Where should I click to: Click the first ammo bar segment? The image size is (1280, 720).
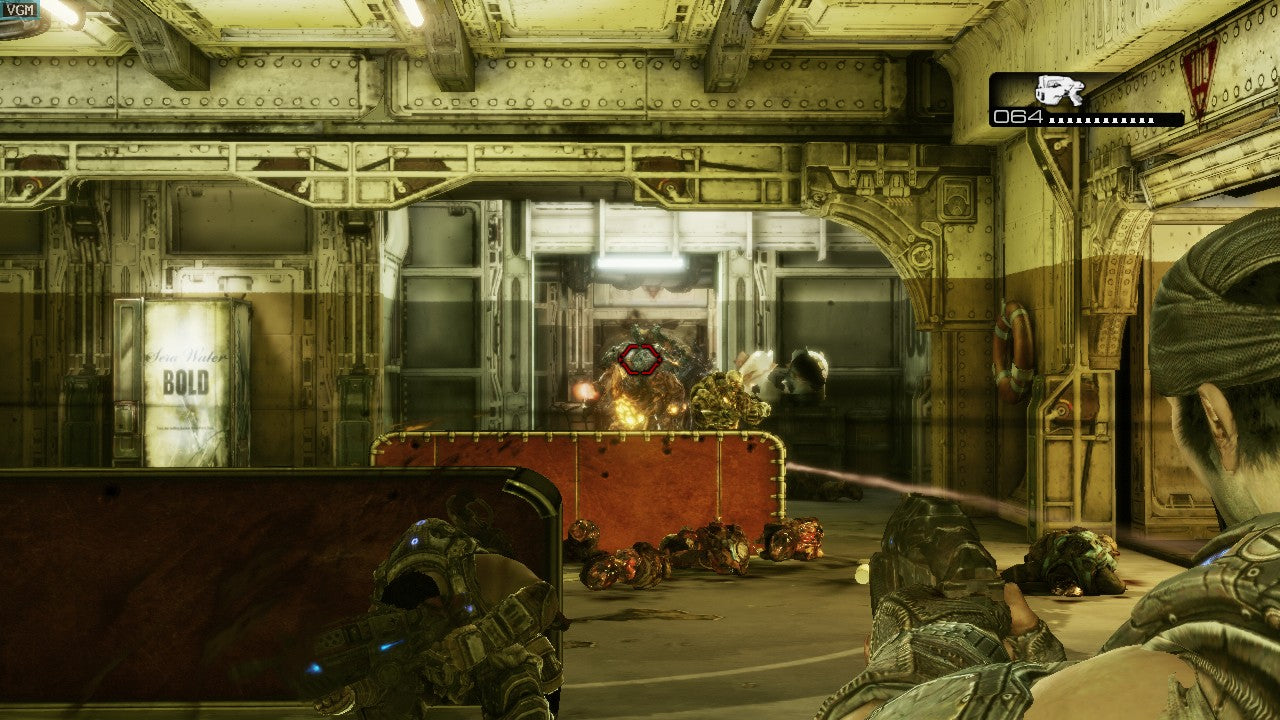point(1050,120)
